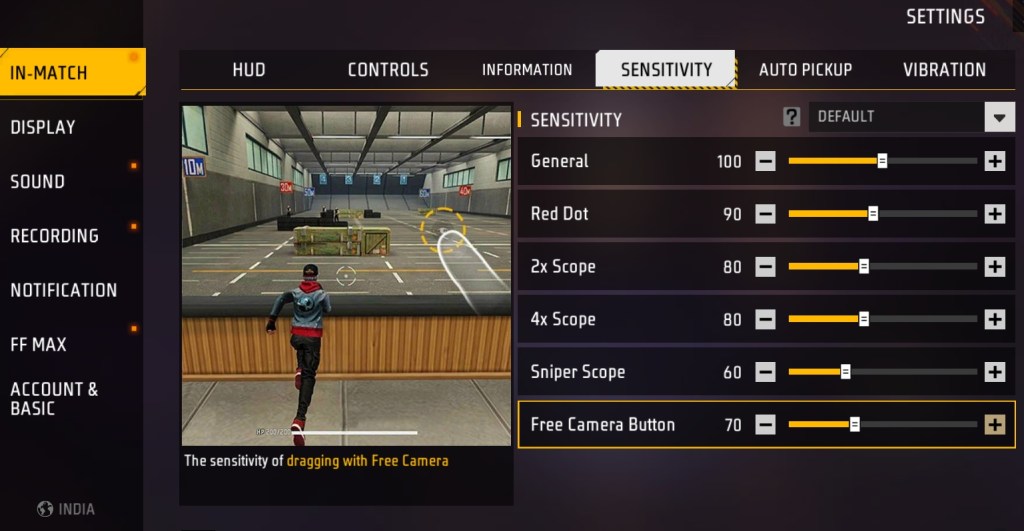
Task: Click the 4x Scope sensitivity slider
Action: tap(882, 319)
